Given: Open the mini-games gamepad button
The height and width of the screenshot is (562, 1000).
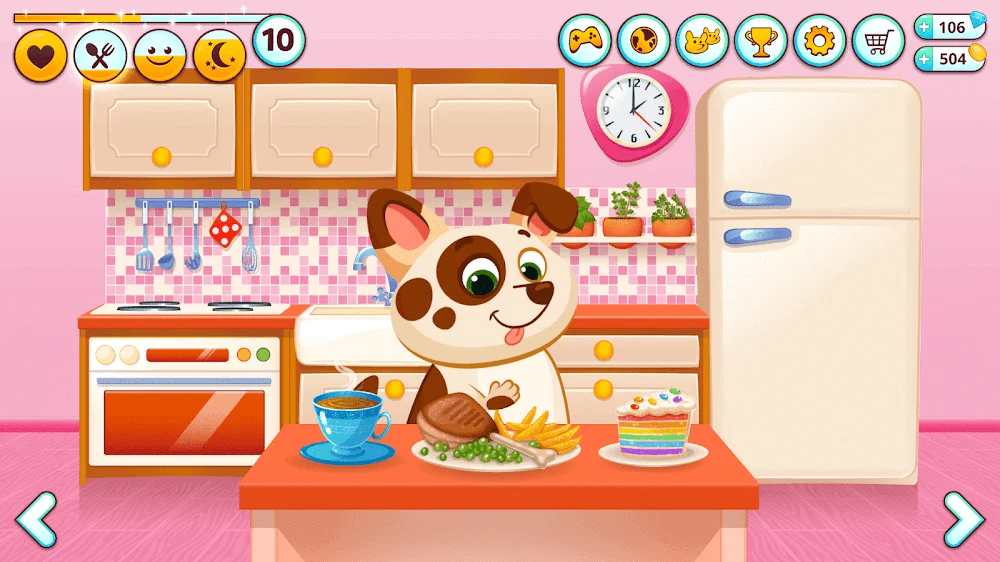Looking at the screenshot, I should (x=584, y=41).
